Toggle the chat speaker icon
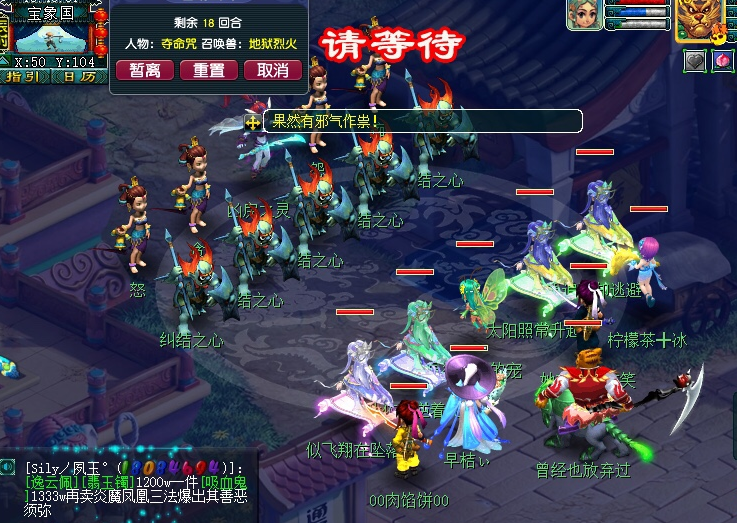Image resolution: width=737 pixels, height=523 pixels. click(x=8, y=467)
